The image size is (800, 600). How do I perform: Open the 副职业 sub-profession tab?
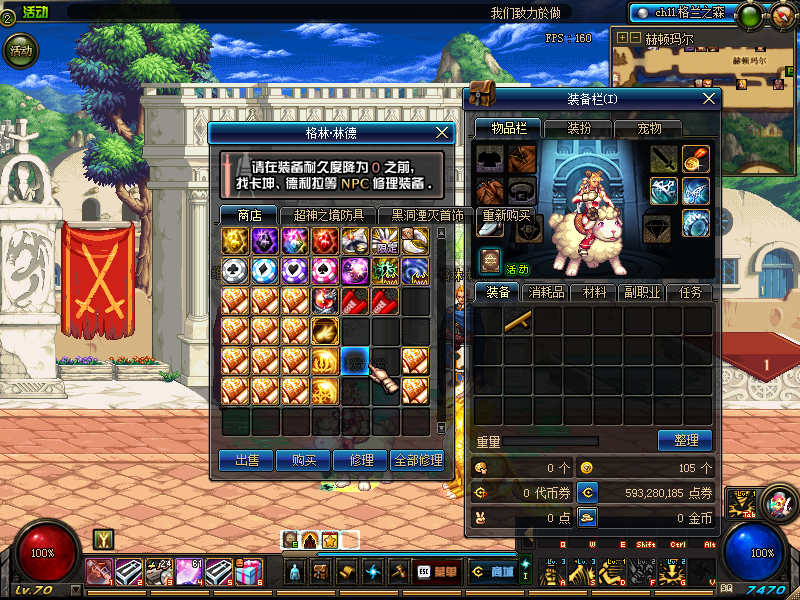[x=643, y=293]
